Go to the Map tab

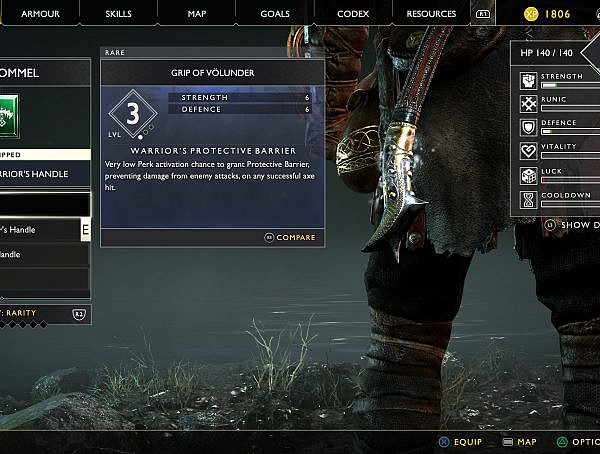click(x=197, y=14)
